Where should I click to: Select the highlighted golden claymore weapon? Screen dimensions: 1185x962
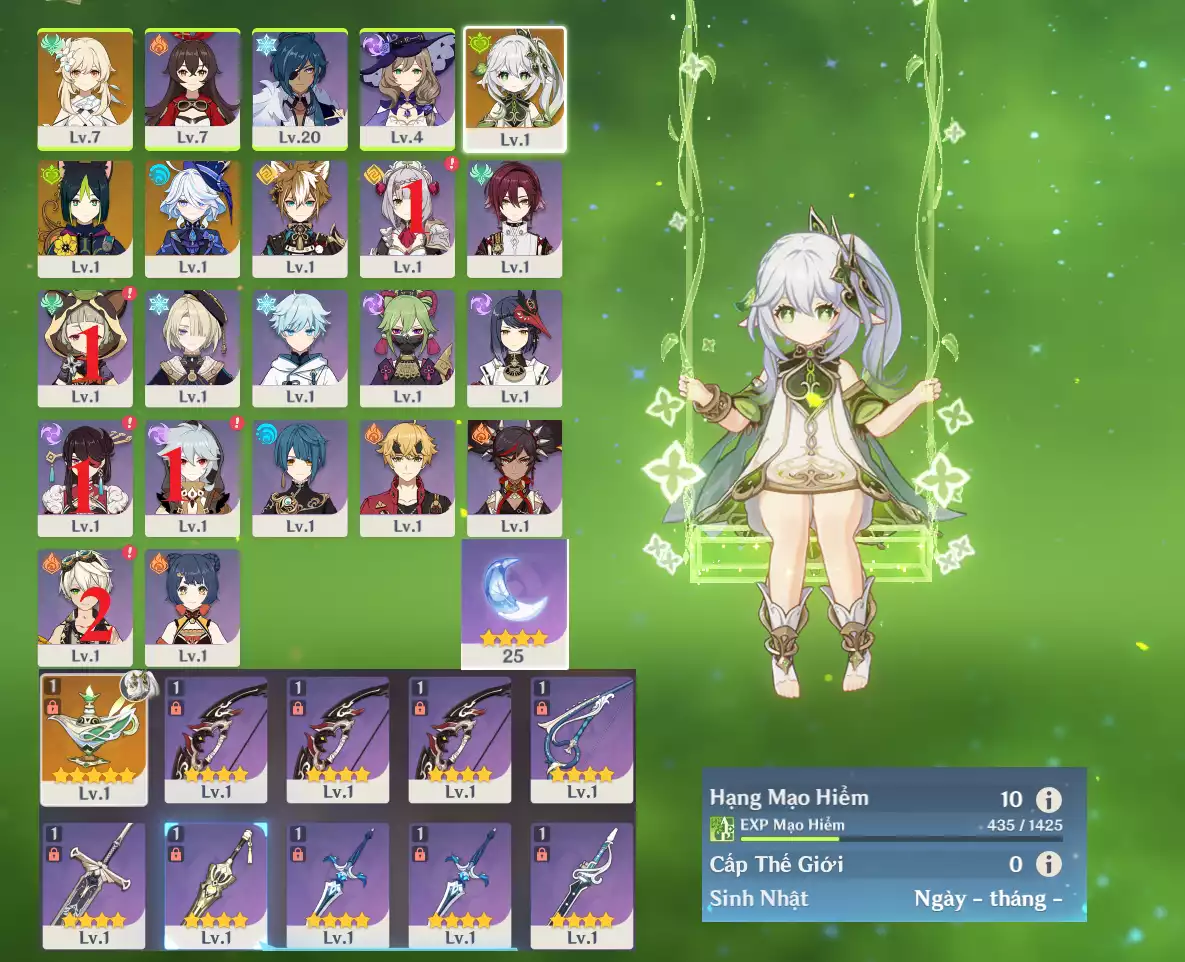click(x=216, y=884)
